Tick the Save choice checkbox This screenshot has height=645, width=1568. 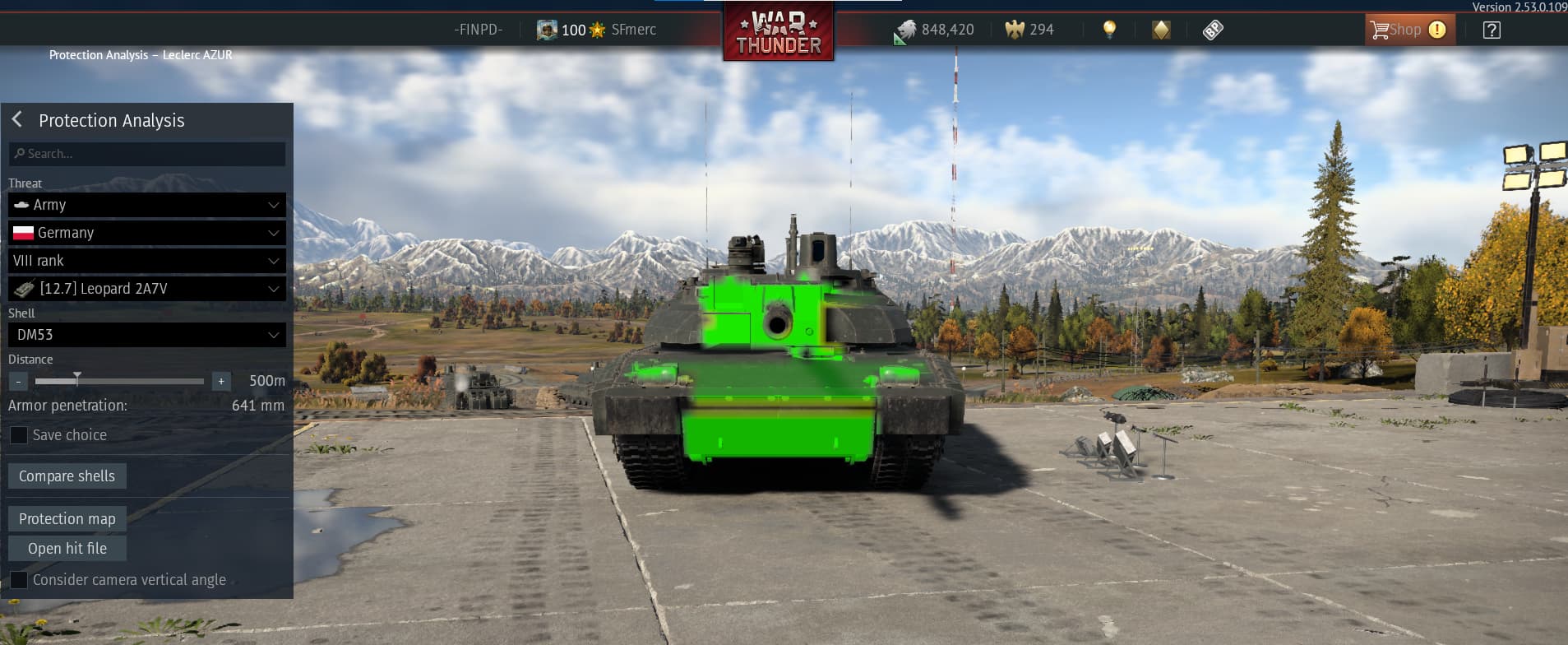click(18, 435)
